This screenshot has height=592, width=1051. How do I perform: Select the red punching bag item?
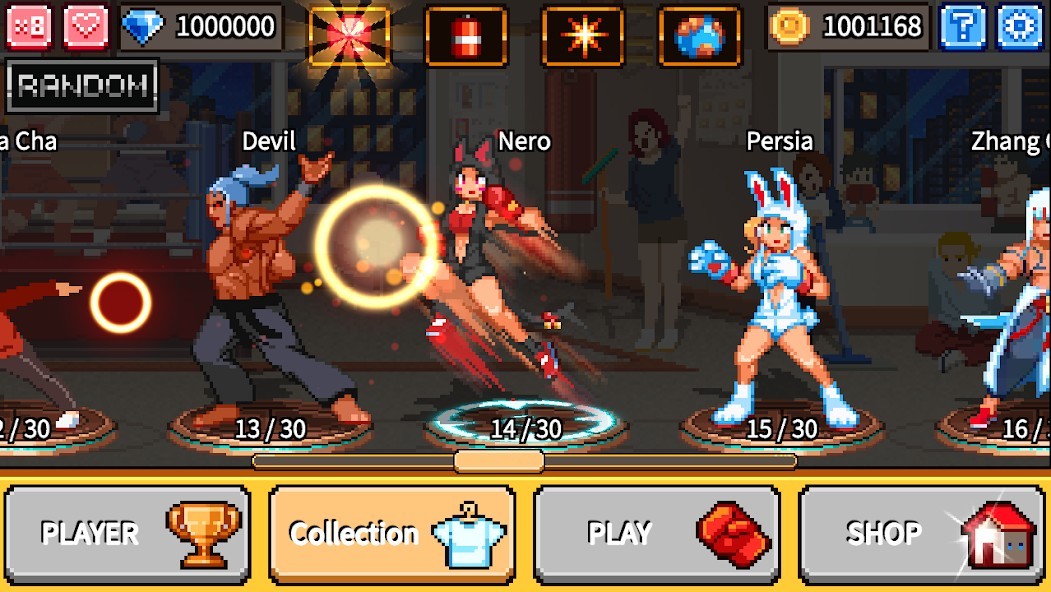tap(466, 36)
